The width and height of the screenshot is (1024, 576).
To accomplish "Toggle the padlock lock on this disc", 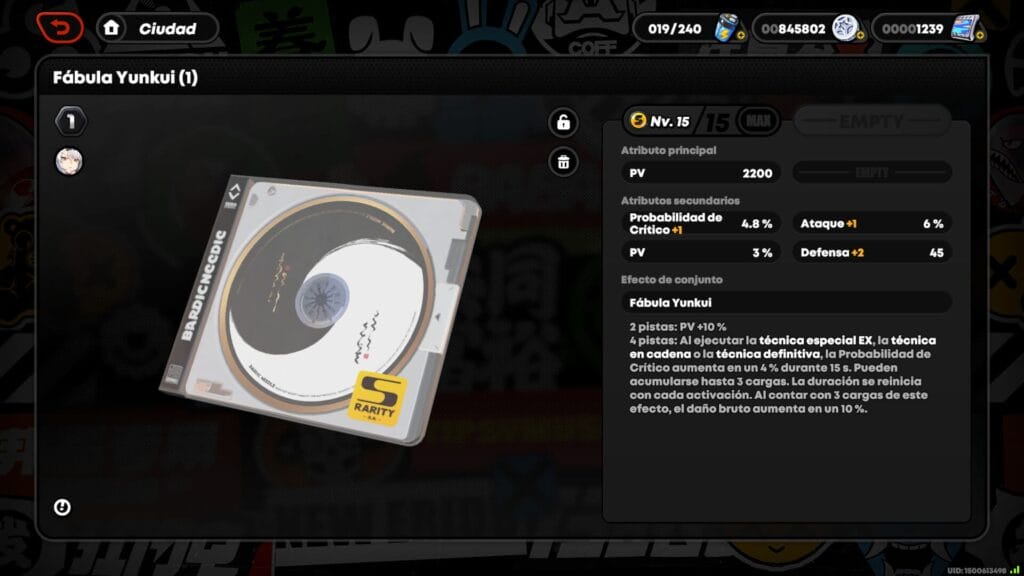I will pyautogui.click(x=564, y=123).
